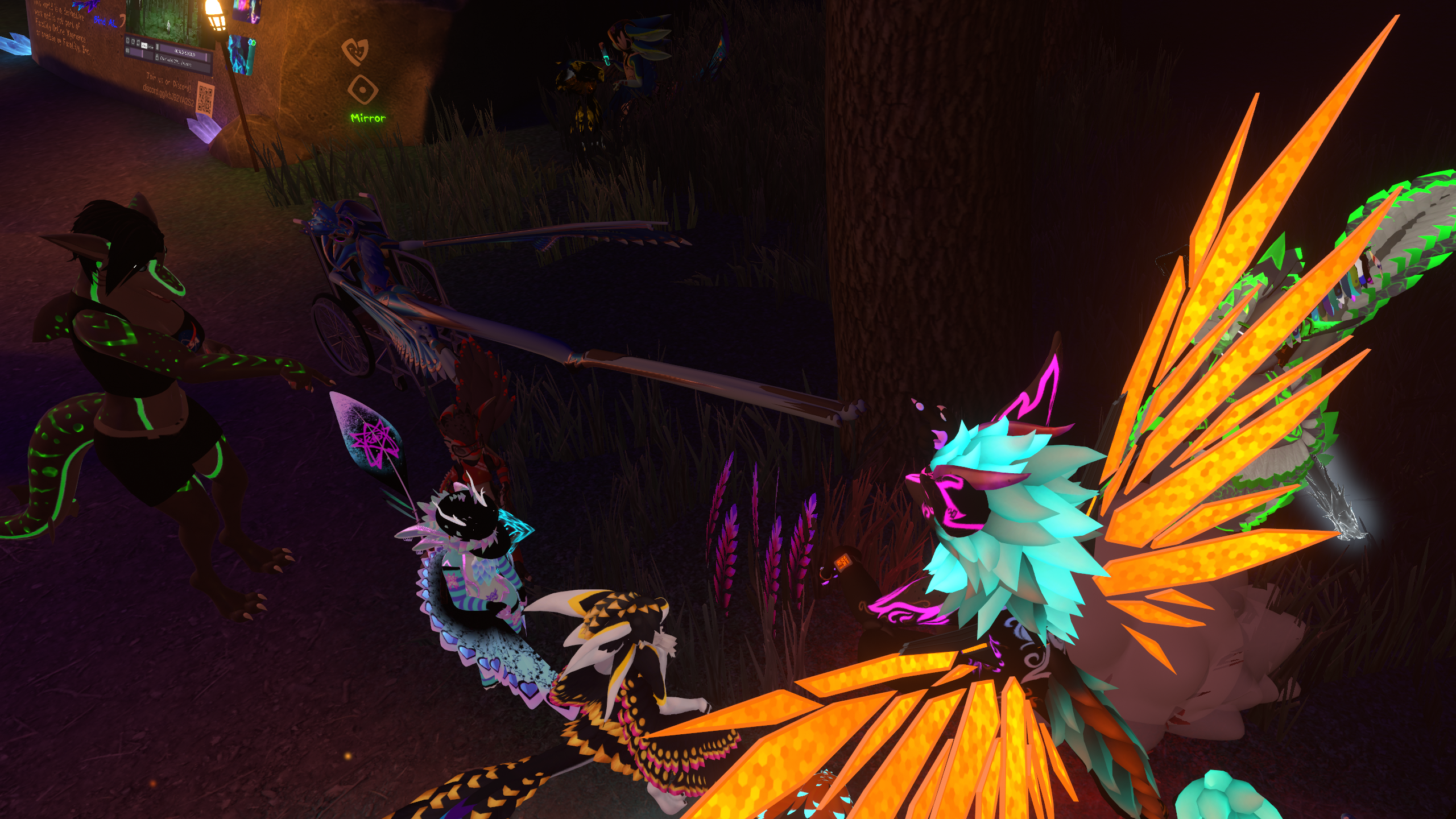This screenshot has height=819, width=1456.
Task: Click the lock icon on the video player
Action: (157, 57)
